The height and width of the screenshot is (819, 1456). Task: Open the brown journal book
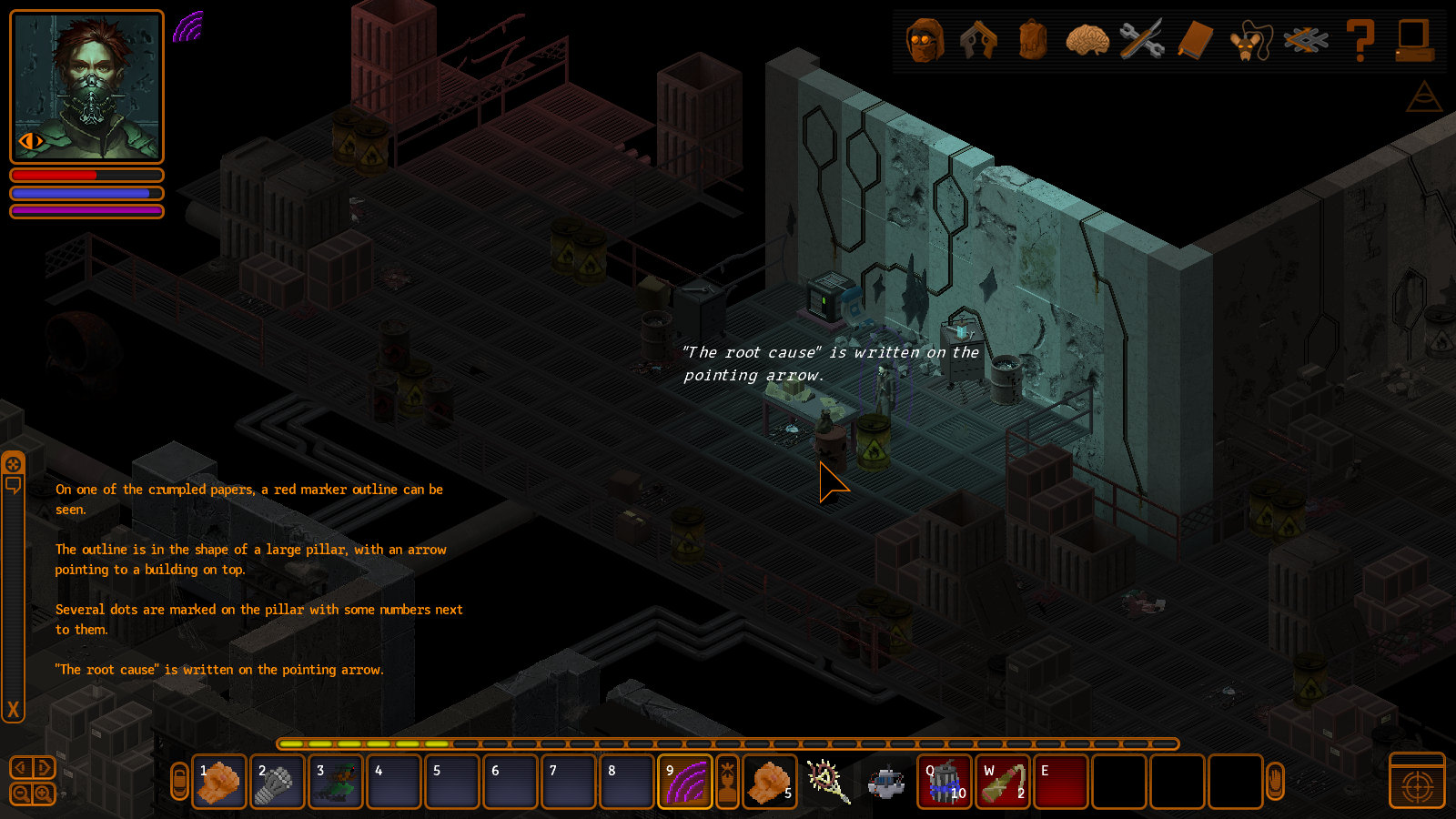pos(1196,41)
